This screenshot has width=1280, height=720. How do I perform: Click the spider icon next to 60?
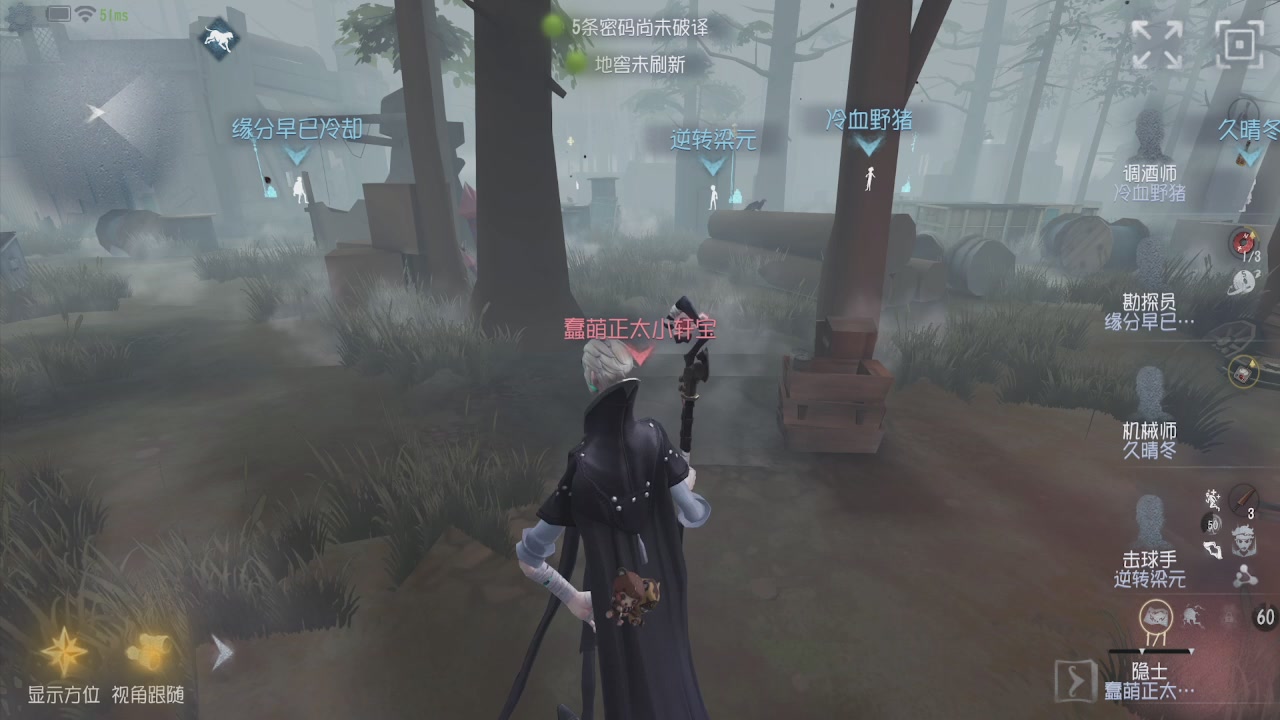(1194, 617)
